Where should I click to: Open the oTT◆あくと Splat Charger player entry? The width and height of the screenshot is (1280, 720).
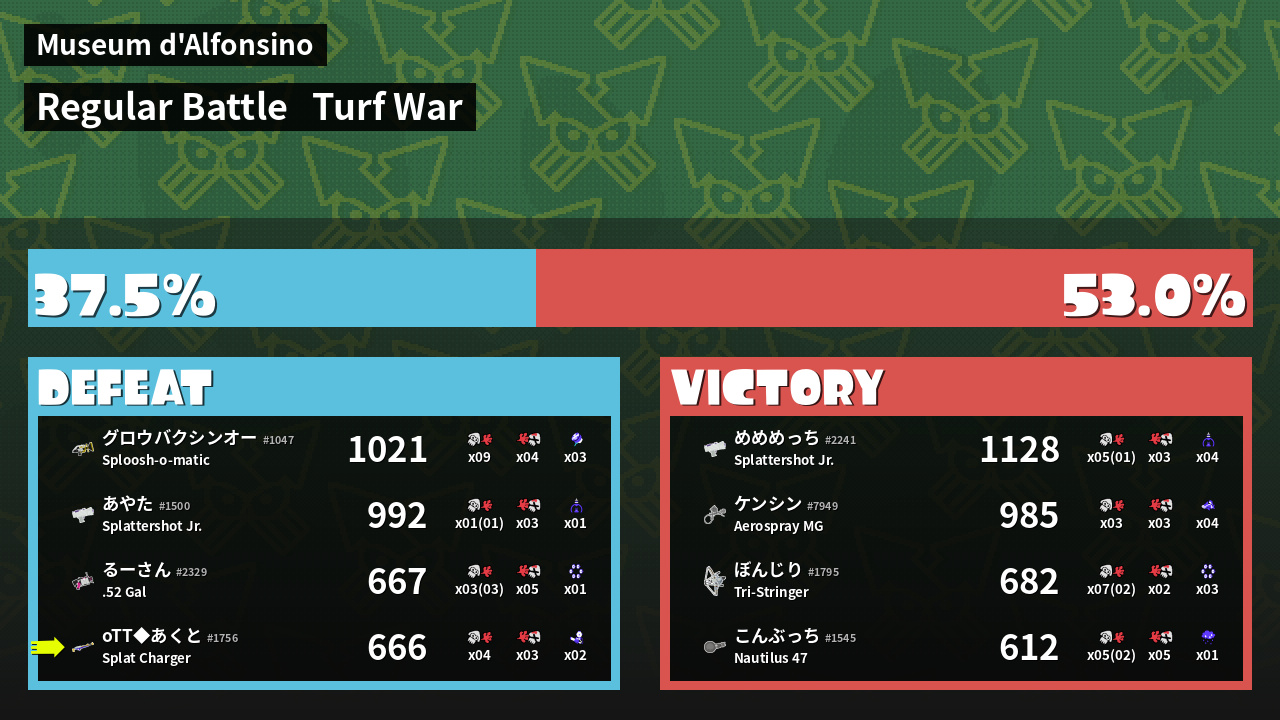[324, 647]
